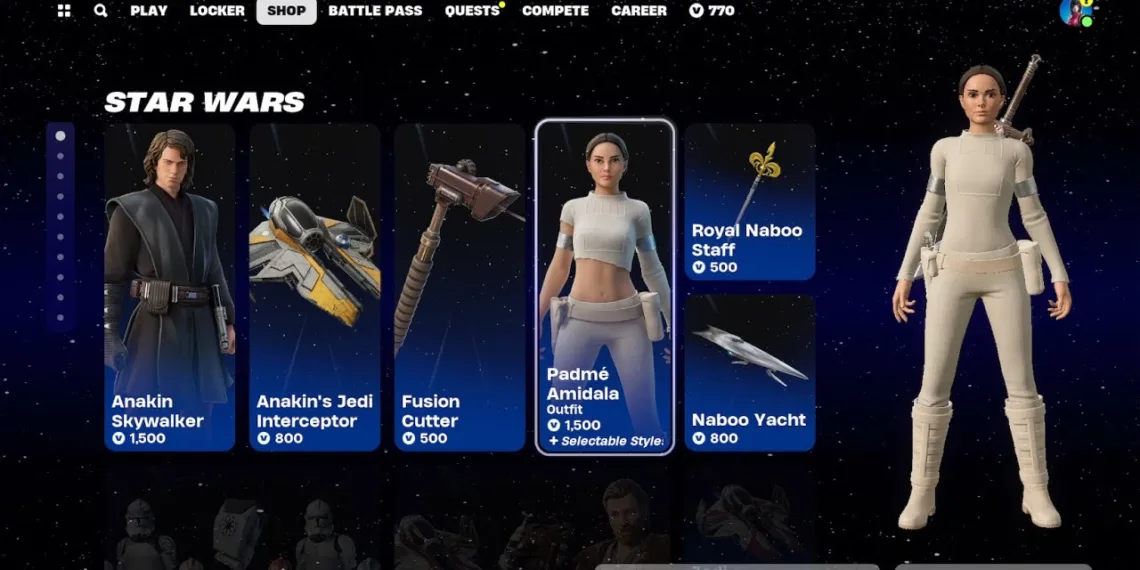The width and height of the screenshot is (1140, 570).
Task: Open the player profile avatar
Action: click(1075, 12)
